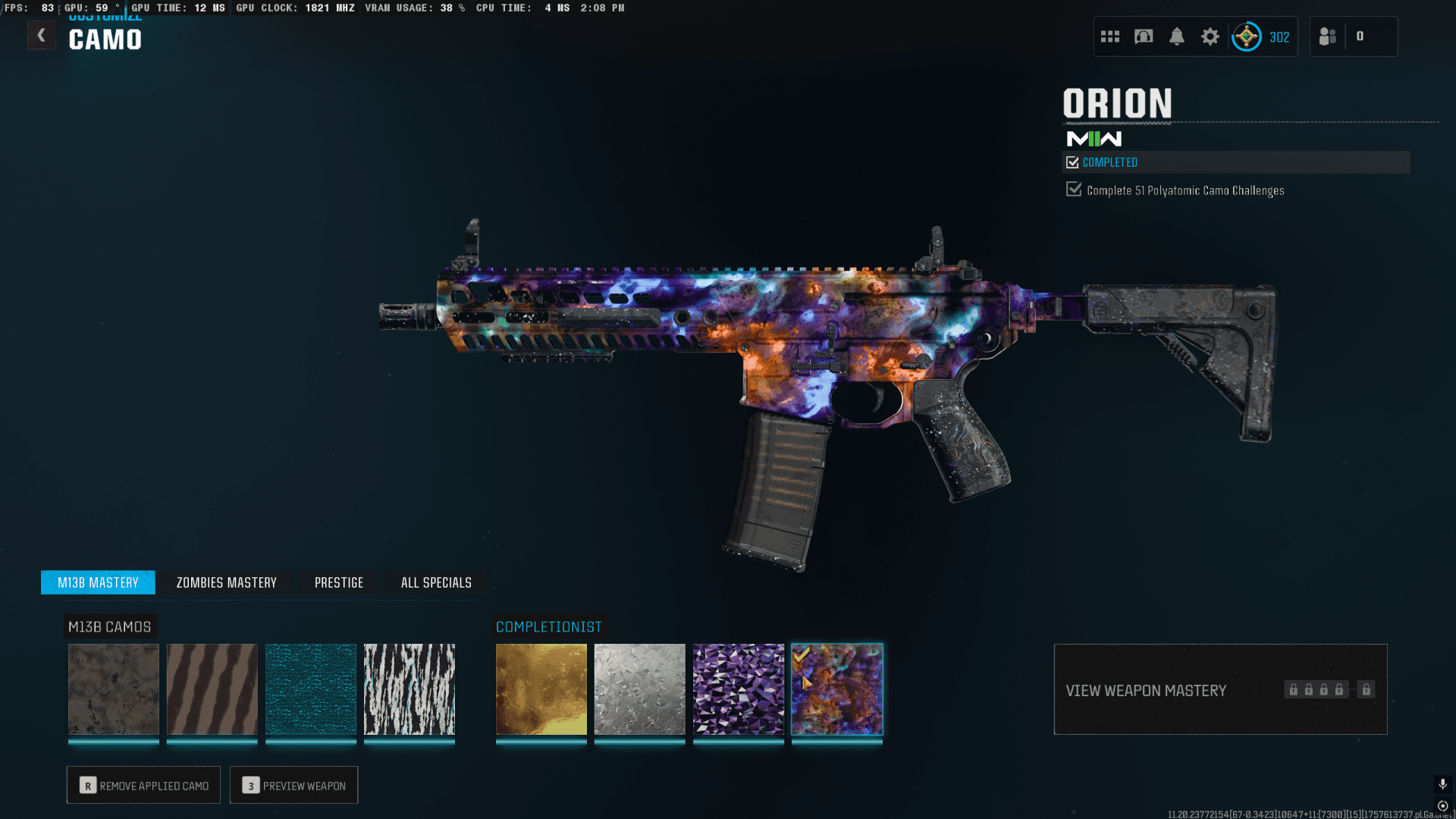Open settings gear icon
Viewport: 1456px width, 819px height.
pyautogui.click(x=1210, y=36)
